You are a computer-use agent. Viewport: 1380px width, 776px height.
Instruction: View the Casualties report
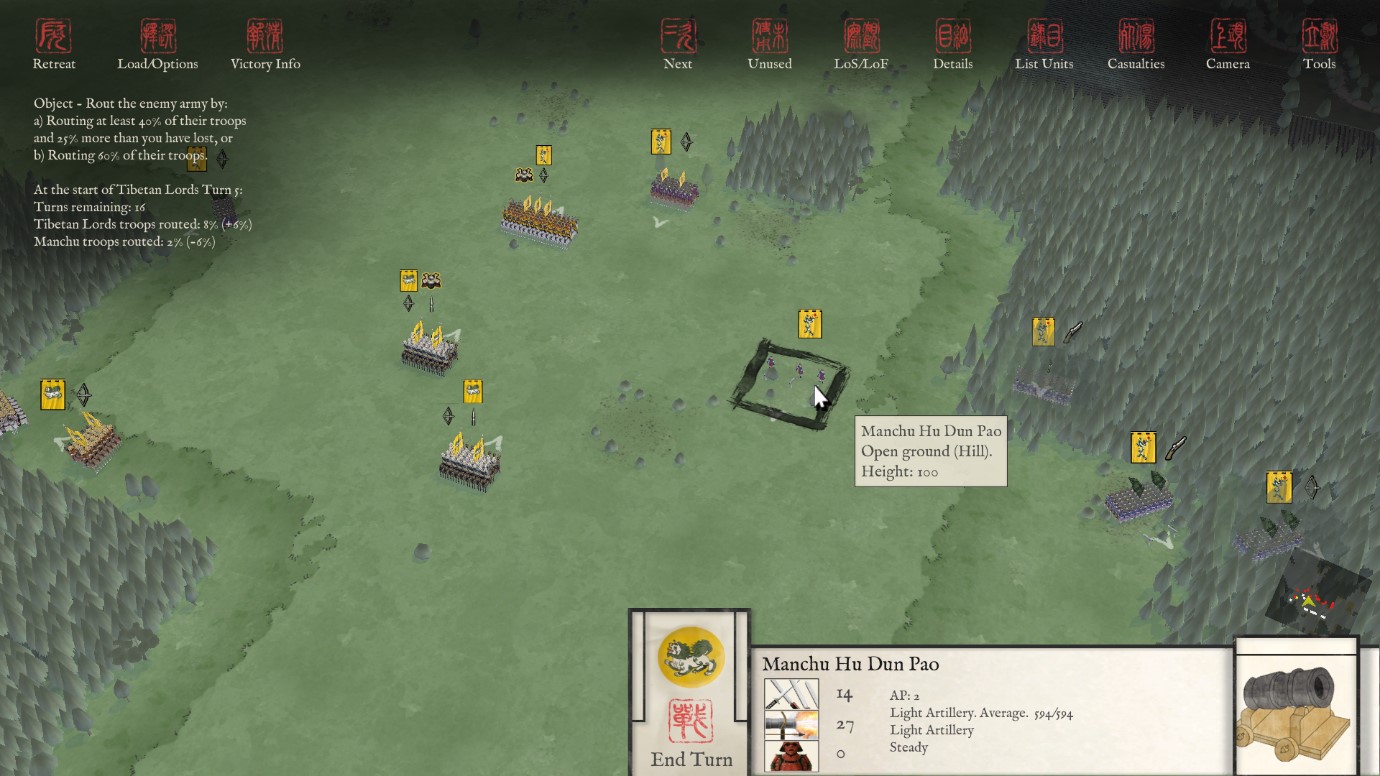pyautogui.click(x=1136, y=45)
